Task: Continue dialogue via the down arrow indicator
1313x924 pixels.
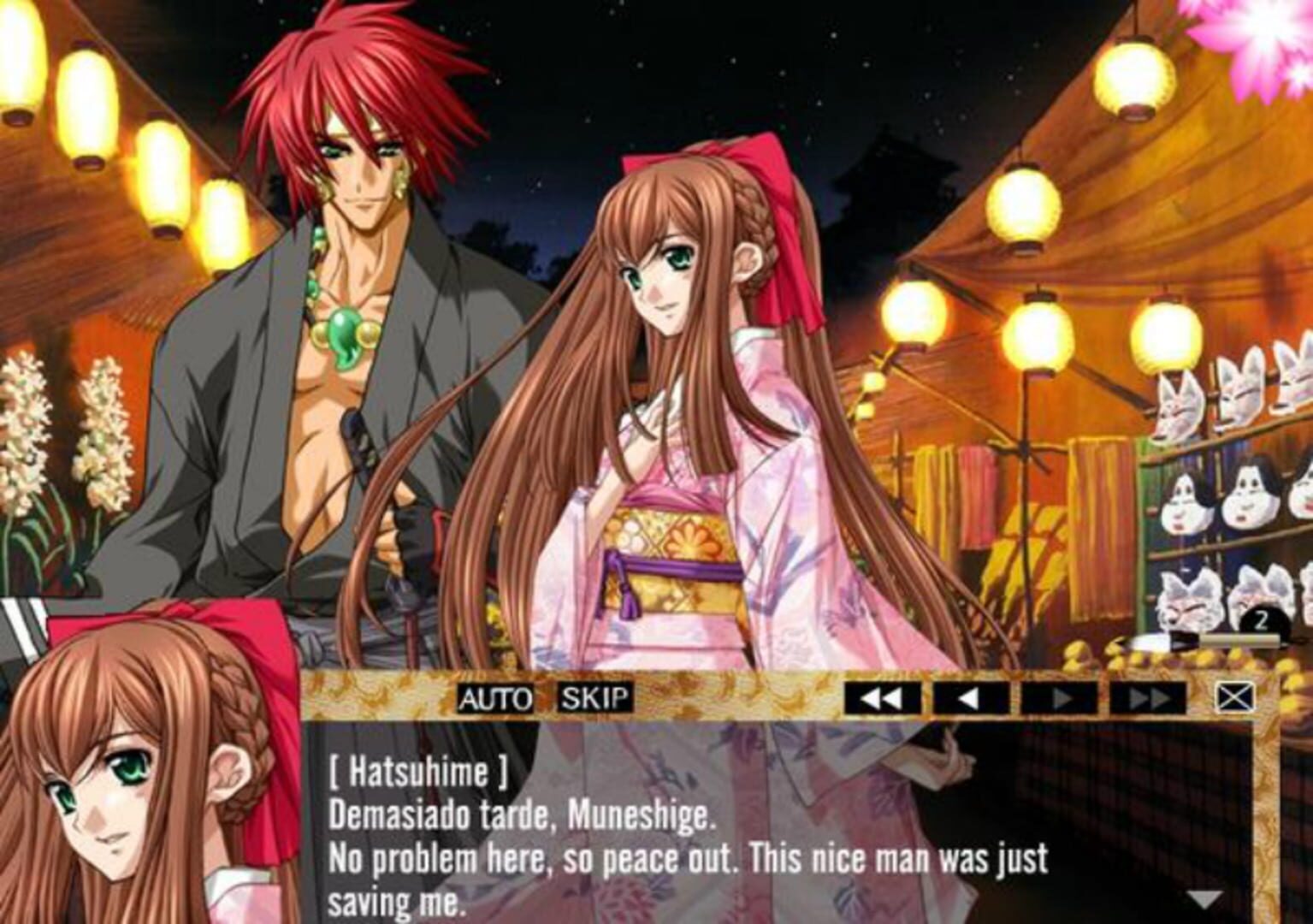Action: [x=1206, y=899]
